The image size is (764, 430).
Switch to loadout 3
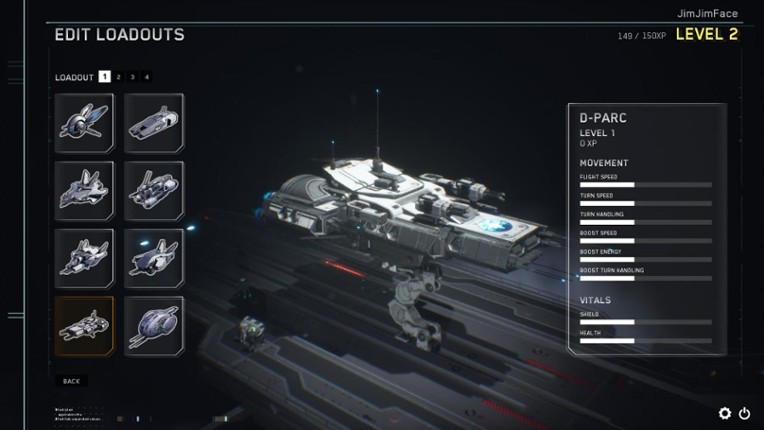pyautogui.click(x=132, y=77)
